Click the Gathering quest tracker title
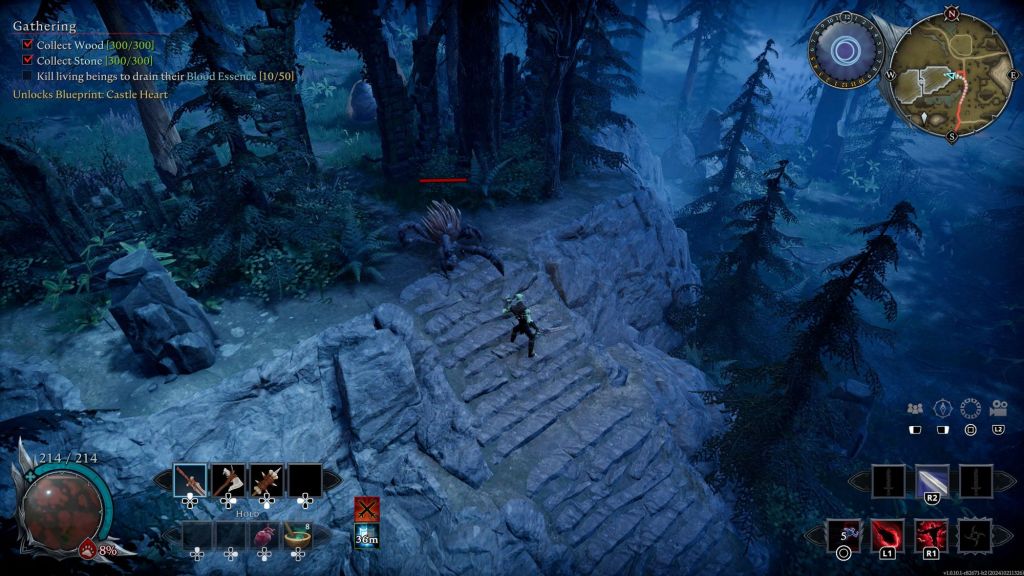Viewport: 1024px width, 576px height. pos(44,26)
